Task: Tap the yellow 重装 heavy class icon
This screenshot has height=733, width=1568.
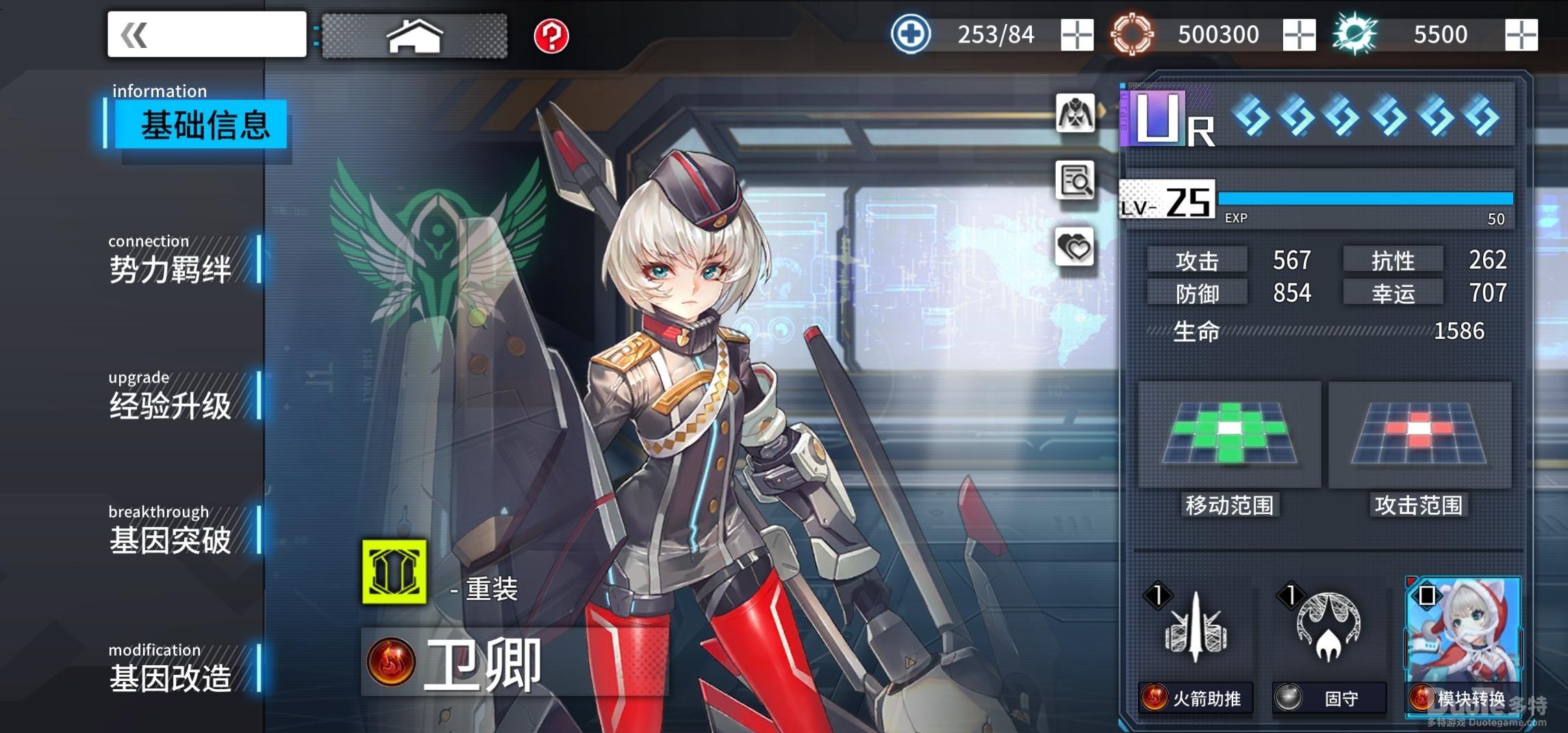Action: pyautogui.click(x=394, y=572)
